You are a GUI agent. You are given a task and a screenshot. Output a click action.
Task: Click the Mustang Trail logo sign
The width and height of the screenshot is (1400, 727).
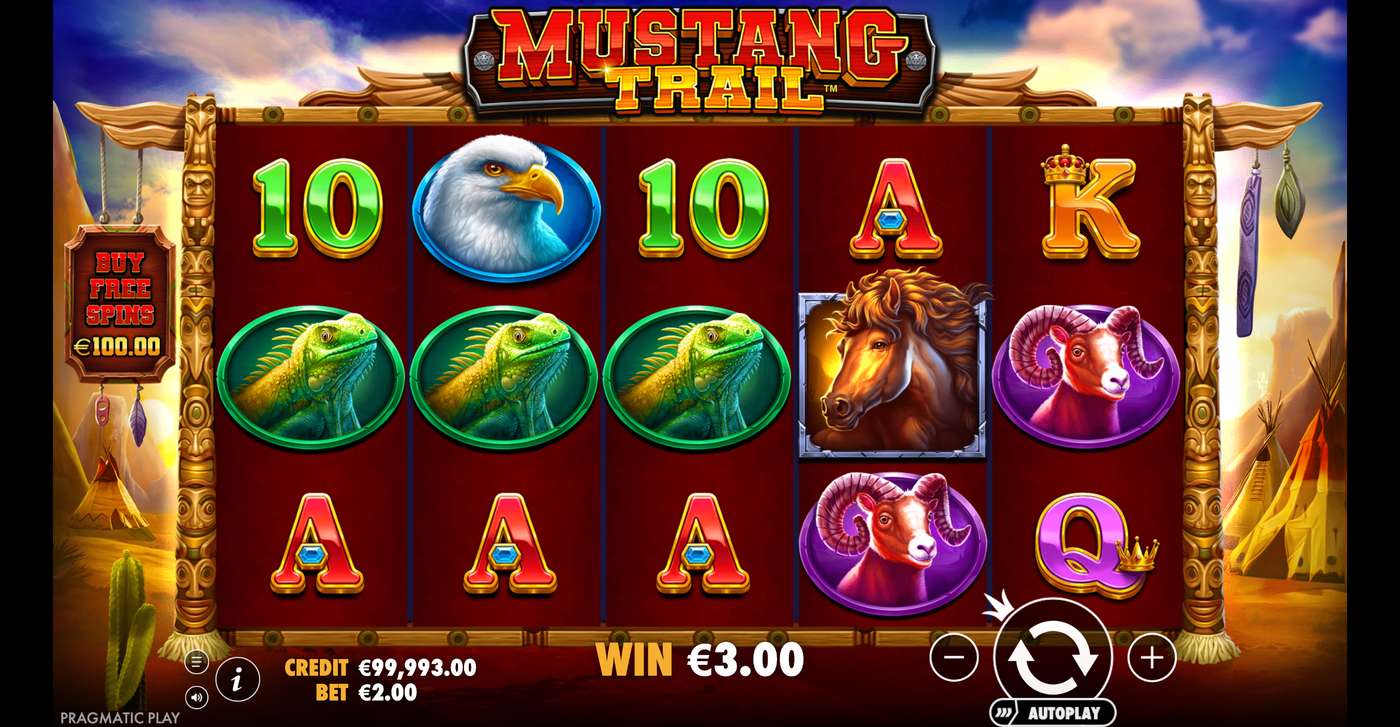coord(700,55)
